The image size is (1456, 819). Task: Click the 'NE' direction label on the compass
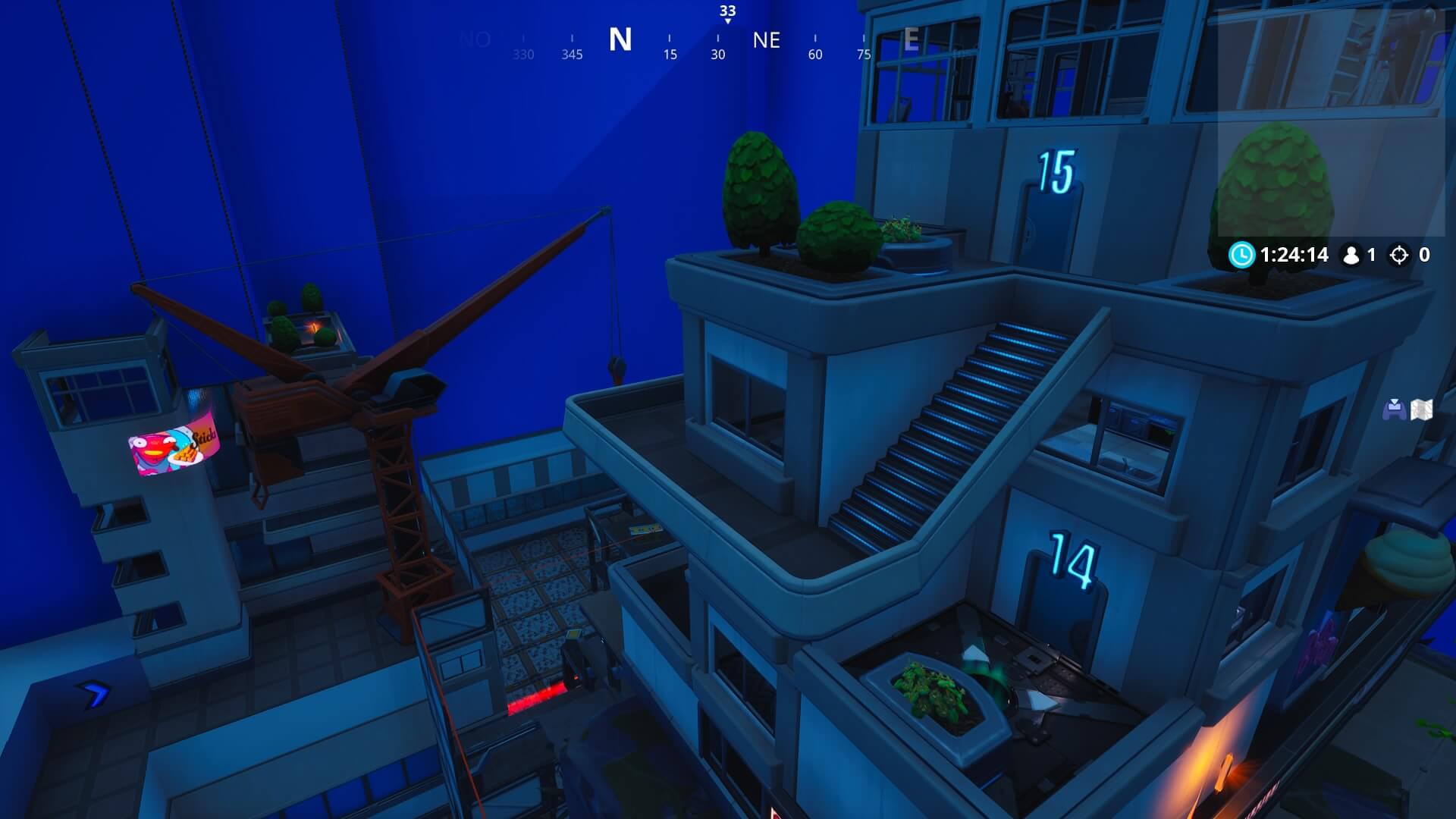(767, 42)
